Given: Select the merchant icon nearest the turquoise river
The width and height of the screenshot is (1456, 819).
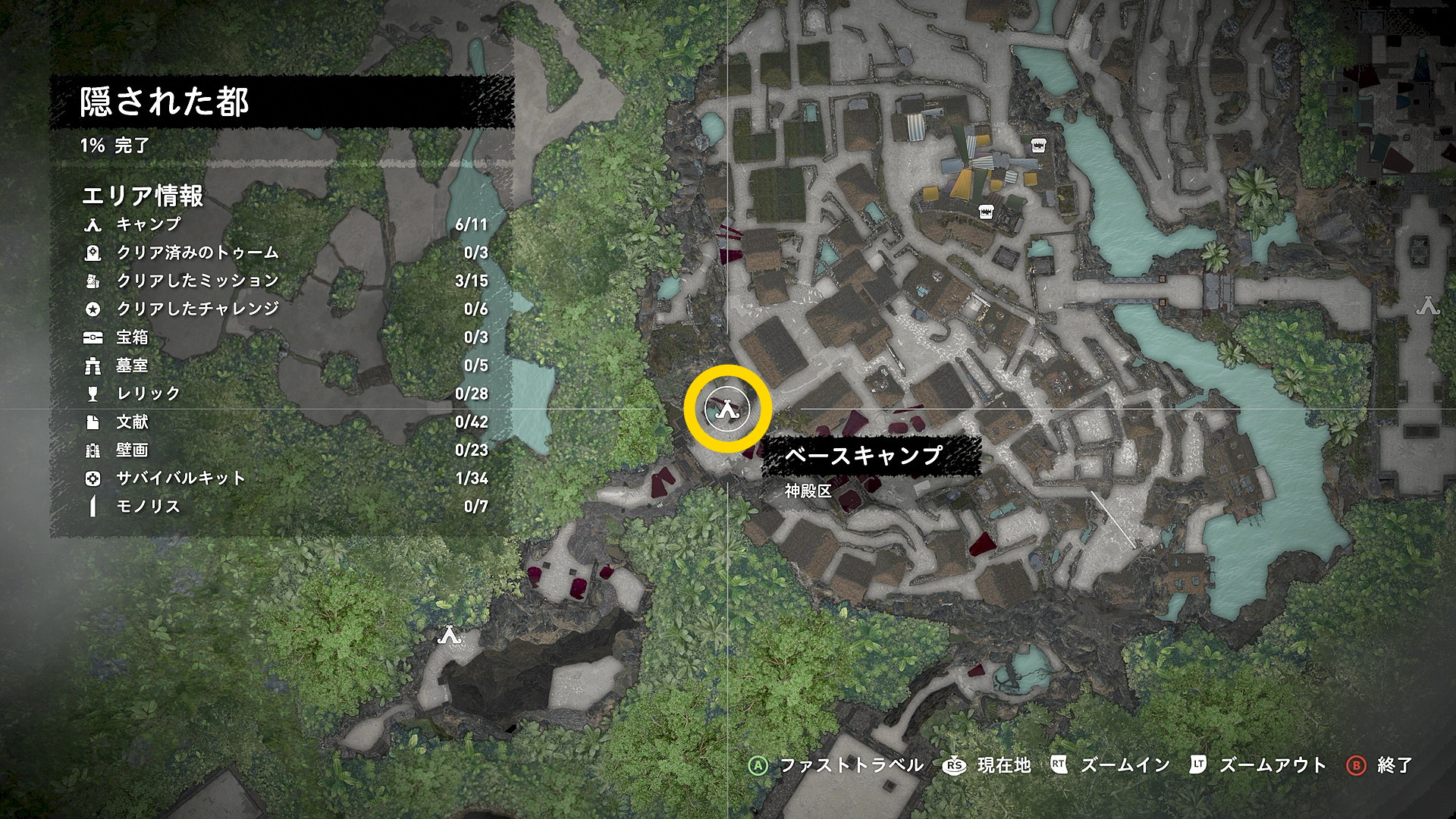Looking at the screenshot, I should 1038,146.
